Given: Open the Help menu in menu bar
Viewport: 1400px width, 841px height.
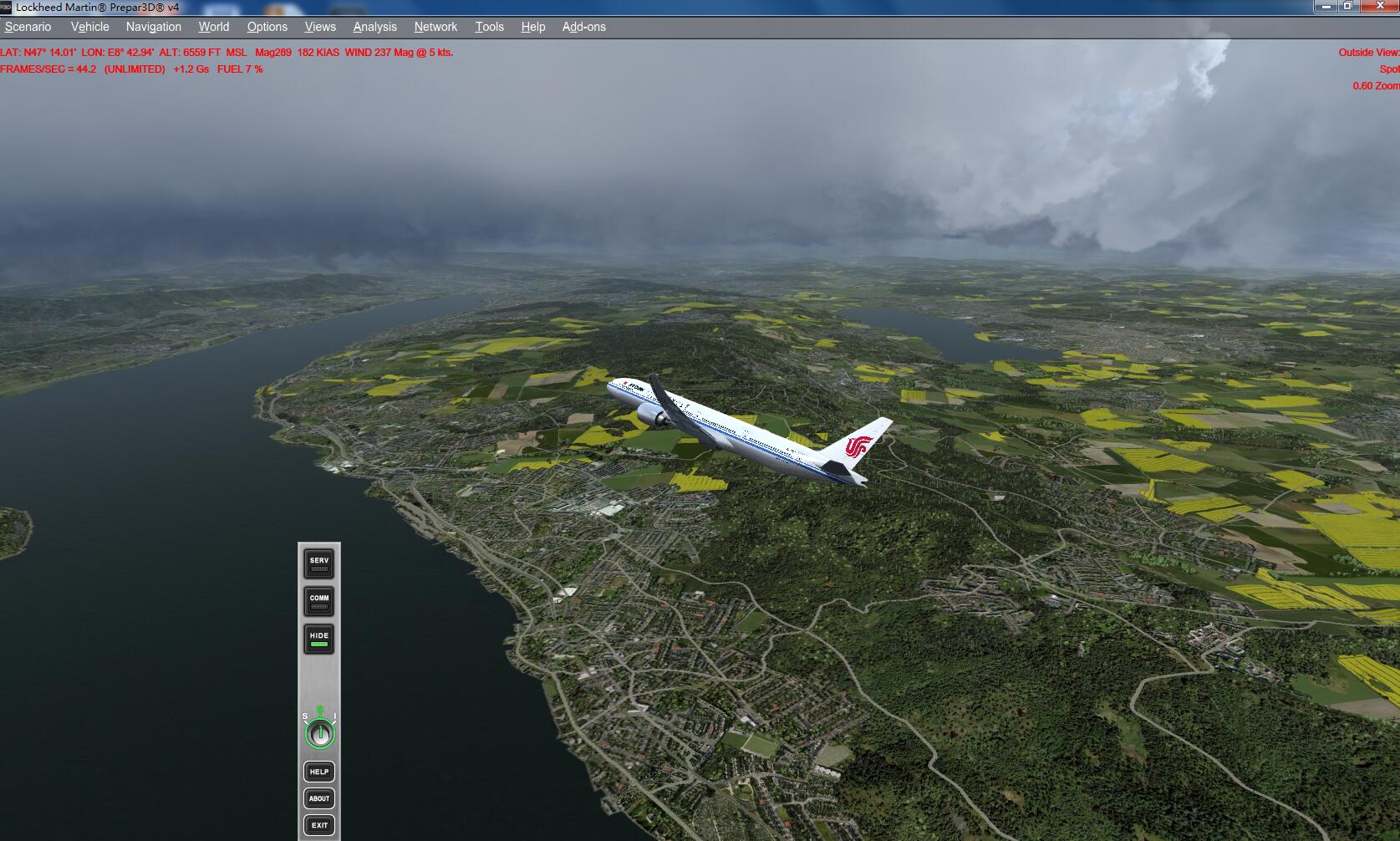Looking at the screenshot, I should 533,27.
